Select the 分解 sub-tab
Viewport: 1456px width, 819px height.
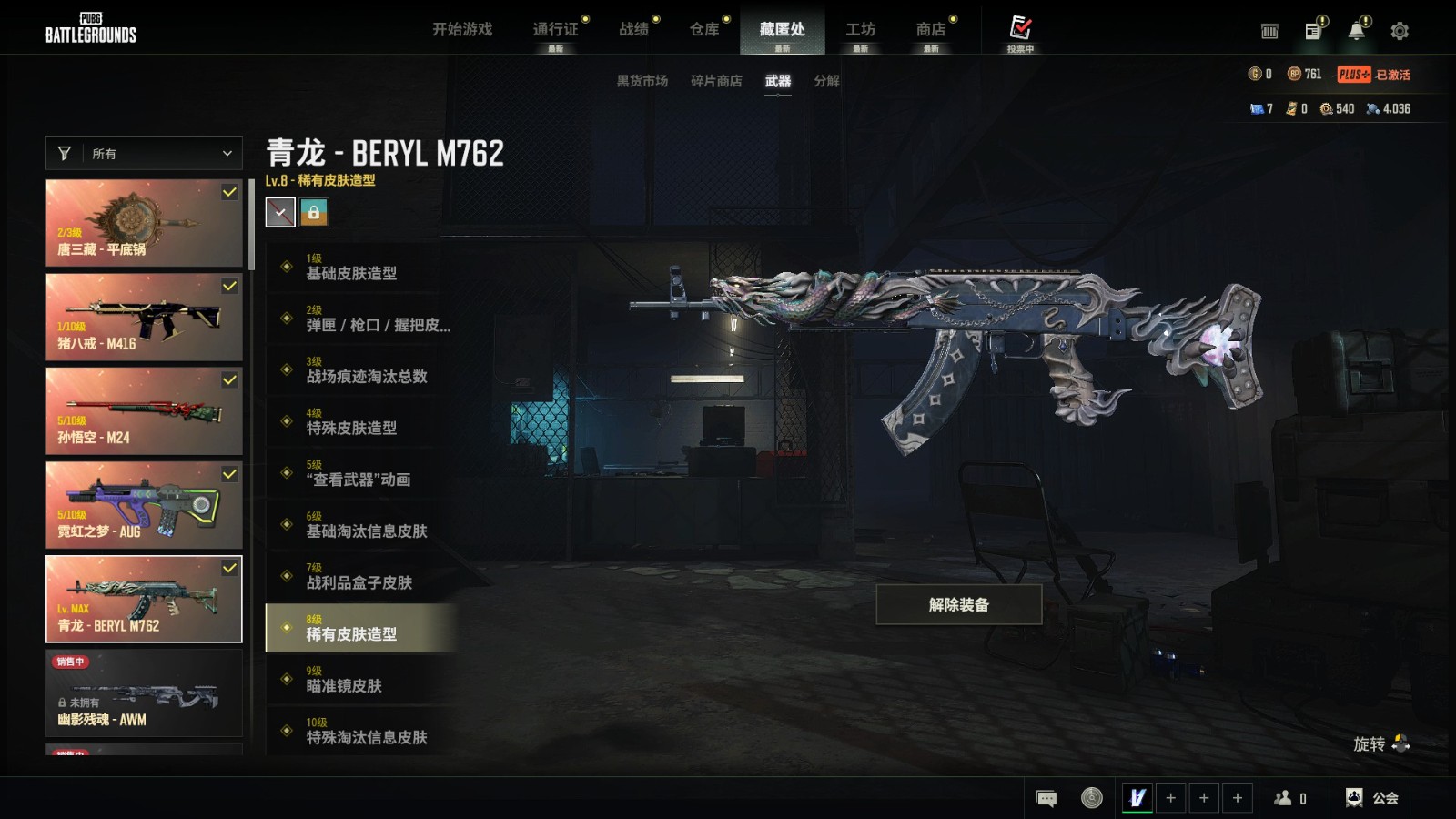pyautogui.click(x=826, y=81)
